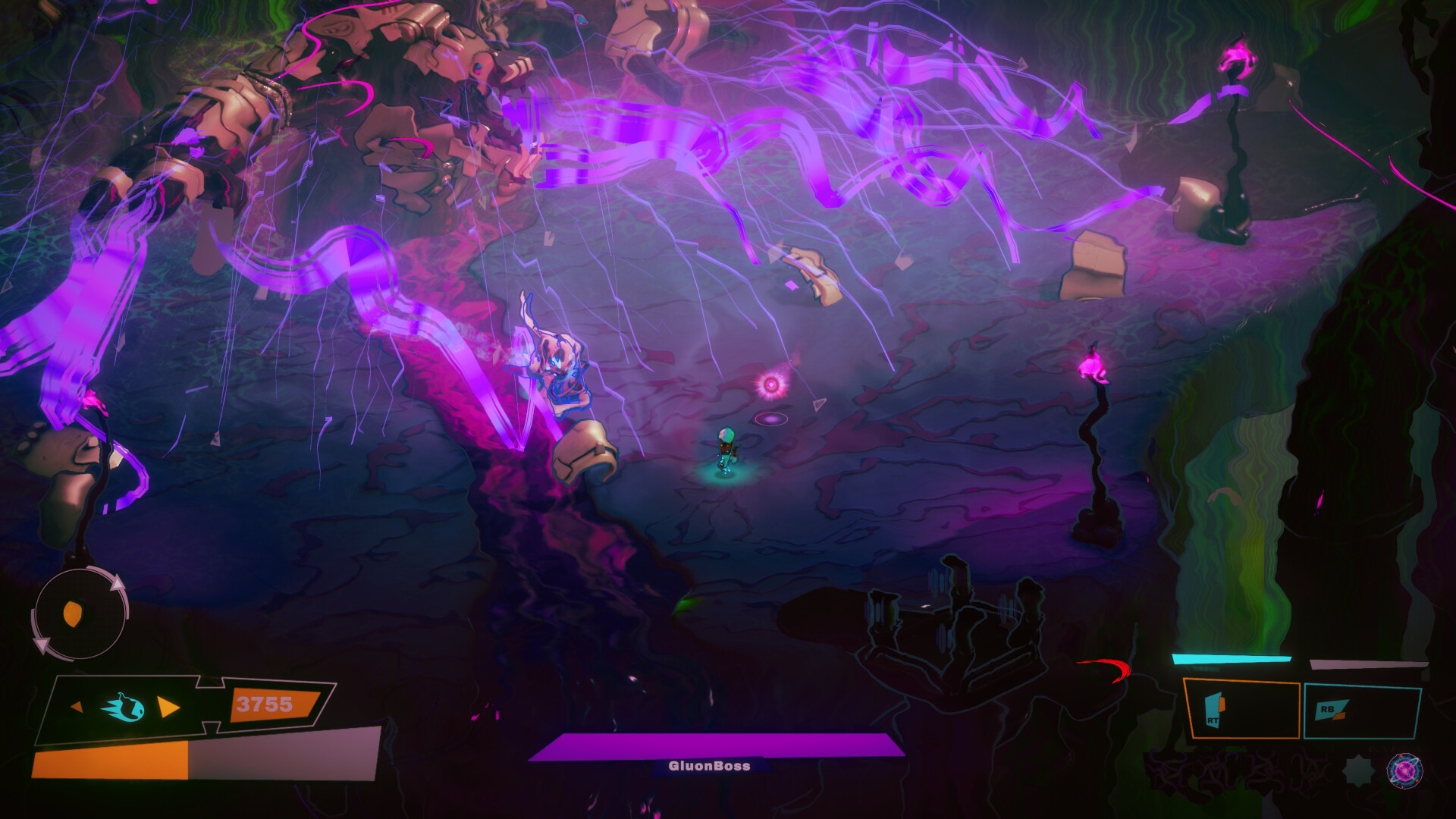The image size is (1456, 819).
Task: Cycle to the next weapon with the right arrow
Action: coord(168,708)
